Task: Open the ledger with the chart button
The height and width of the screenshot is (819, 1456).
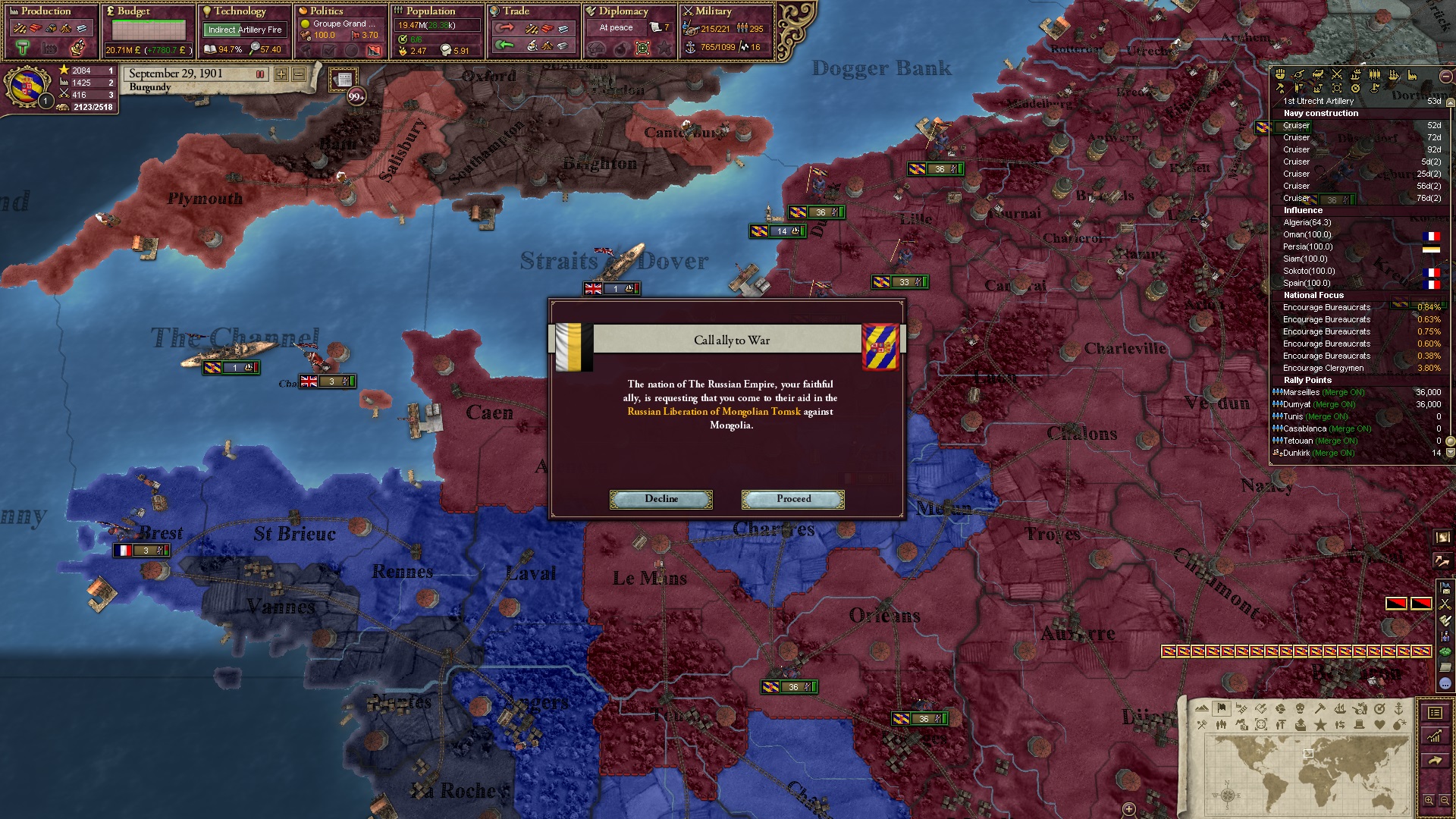Action: pos(1435,736)
